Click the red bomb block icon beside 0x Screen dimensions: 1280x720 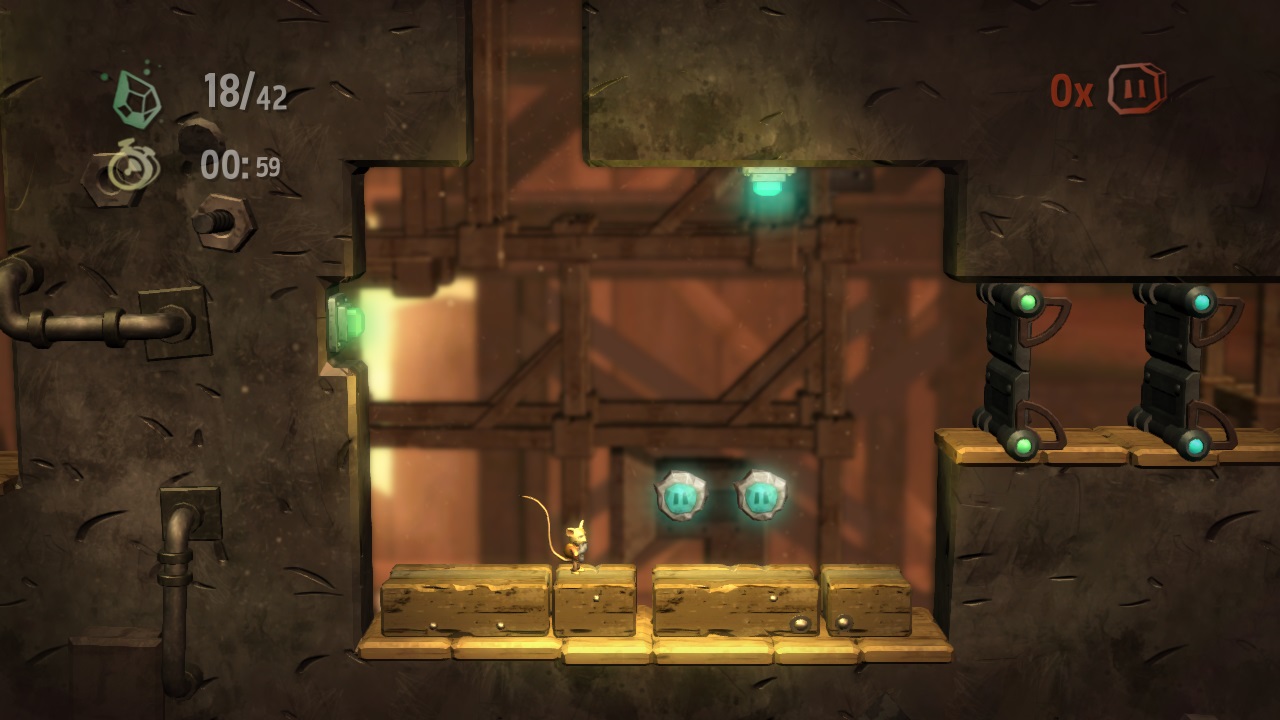(1138, 89)
